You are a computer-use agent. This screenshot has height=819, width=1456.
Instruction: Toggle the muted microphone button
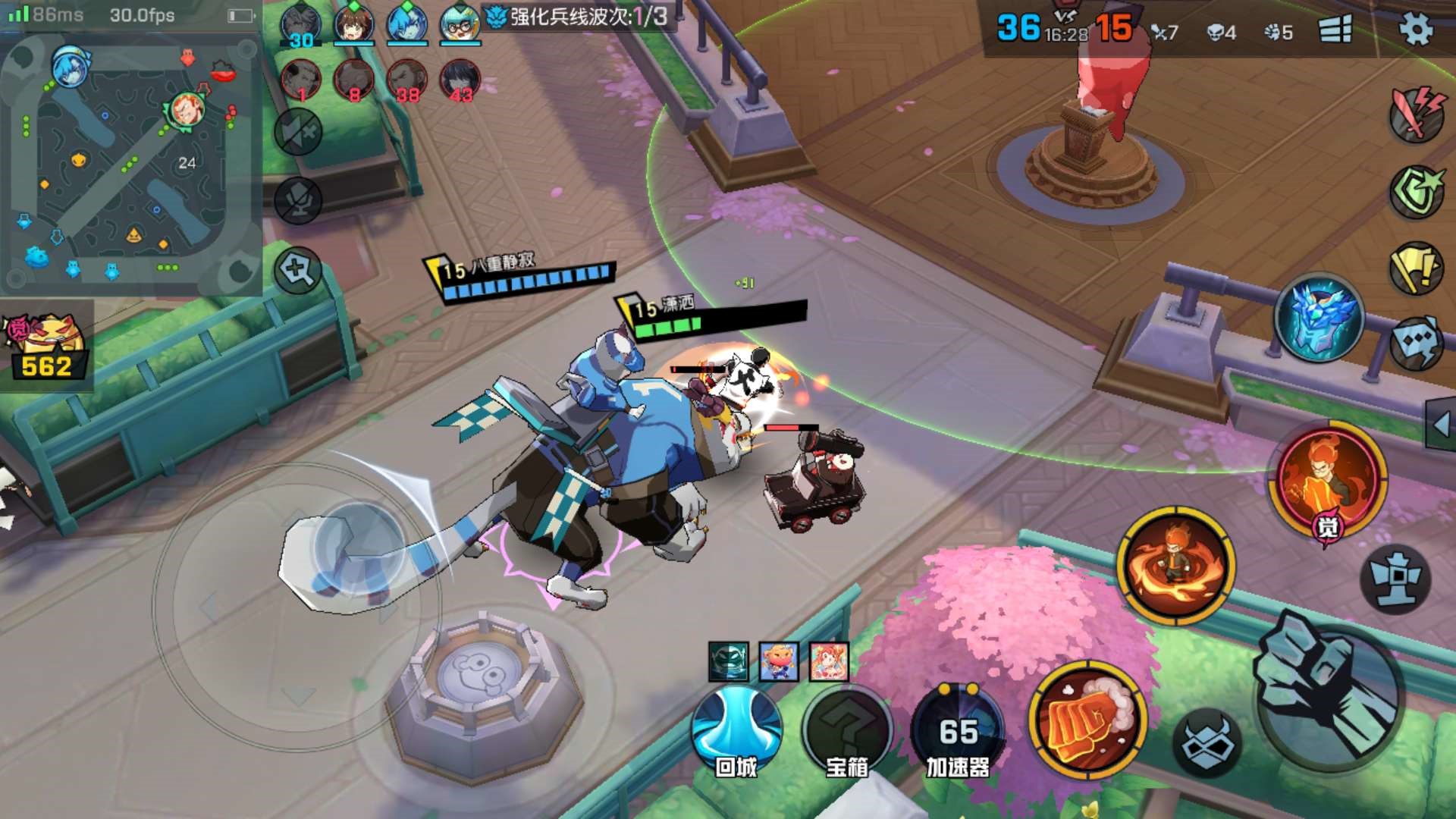tap(298, 200)
